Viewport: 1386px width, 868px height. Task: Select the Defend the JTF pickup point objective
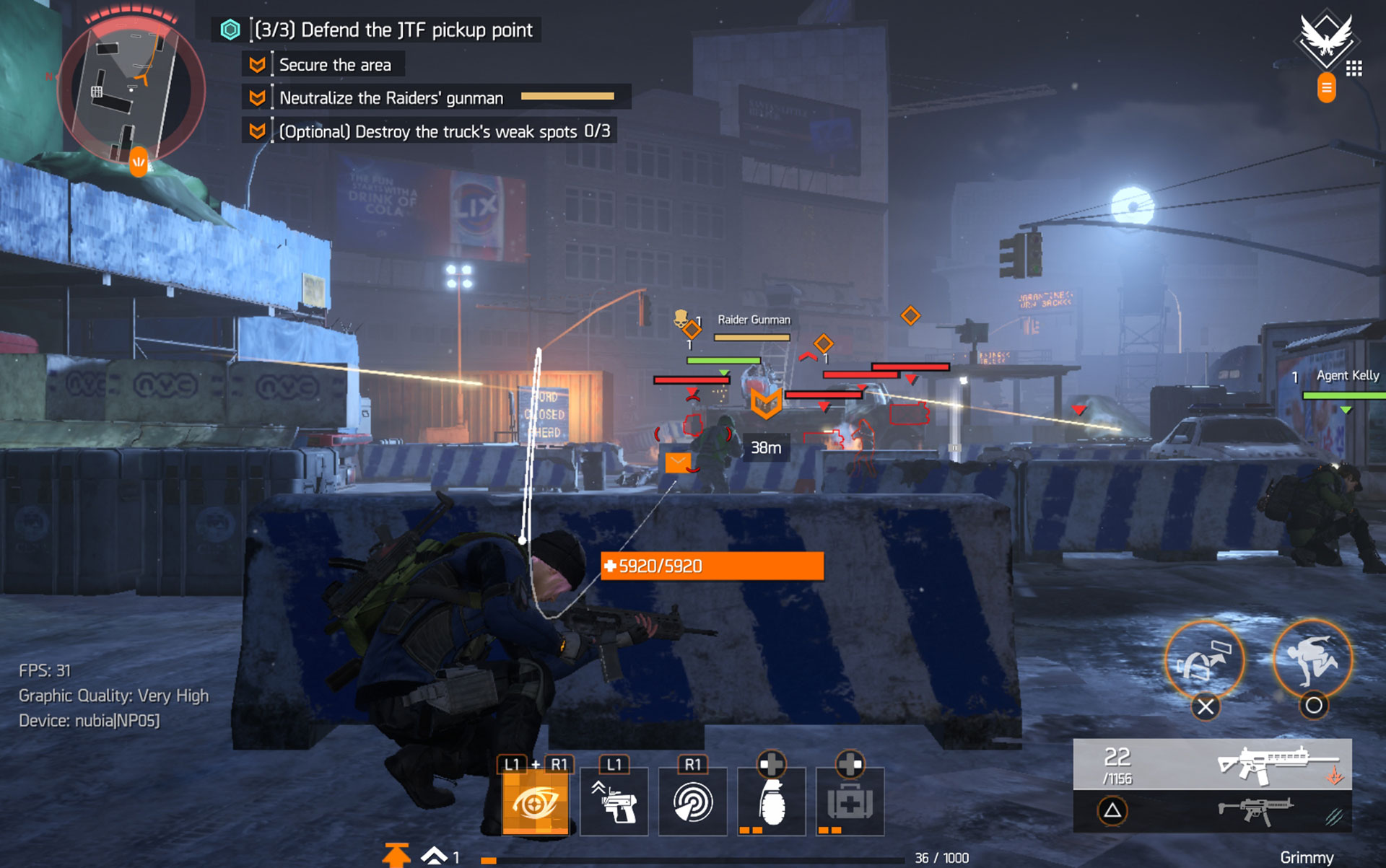[x=394, y=30]
